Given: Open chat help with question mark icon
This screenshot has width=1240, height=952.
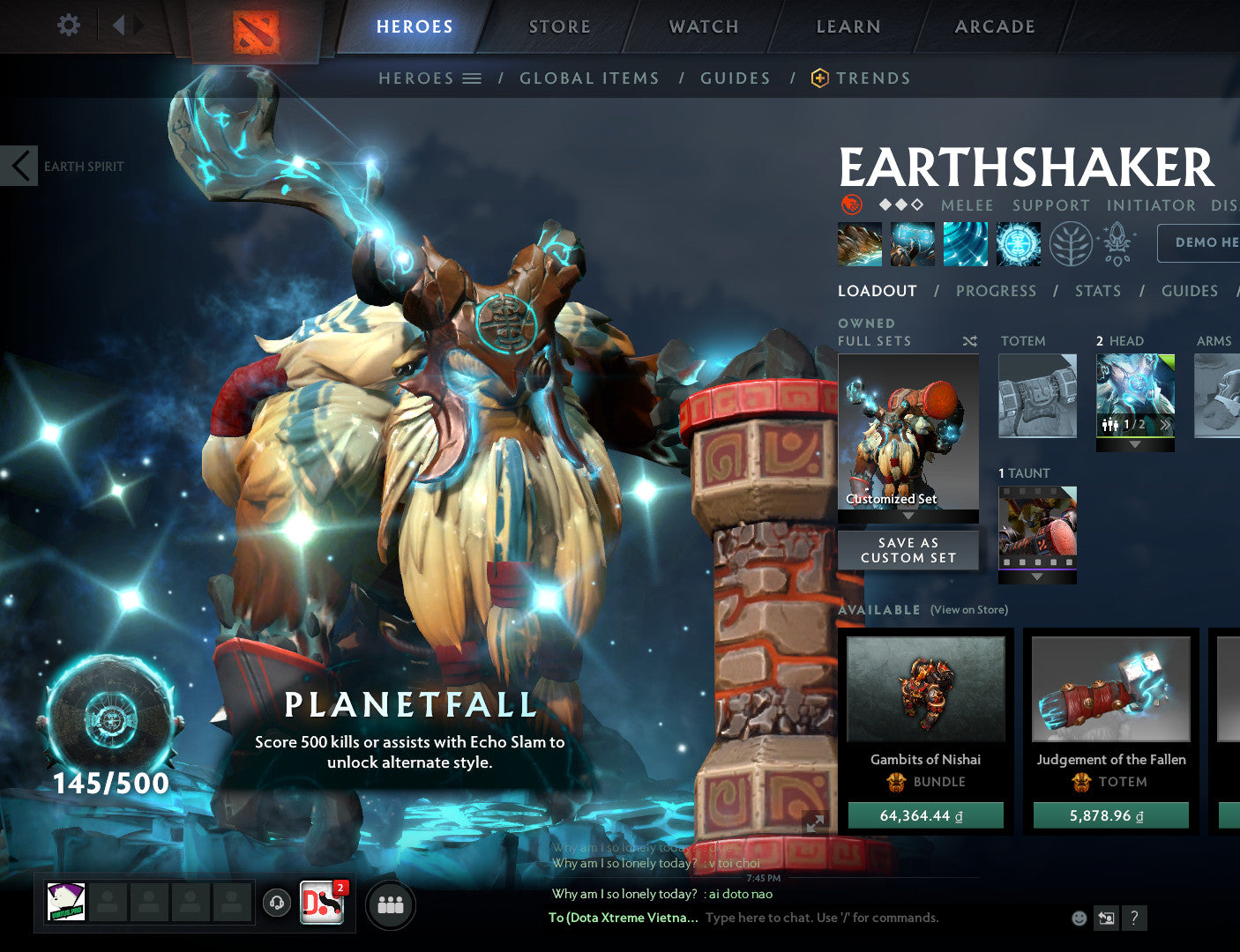Looking at the screenshot, I should click(1133, 918).
